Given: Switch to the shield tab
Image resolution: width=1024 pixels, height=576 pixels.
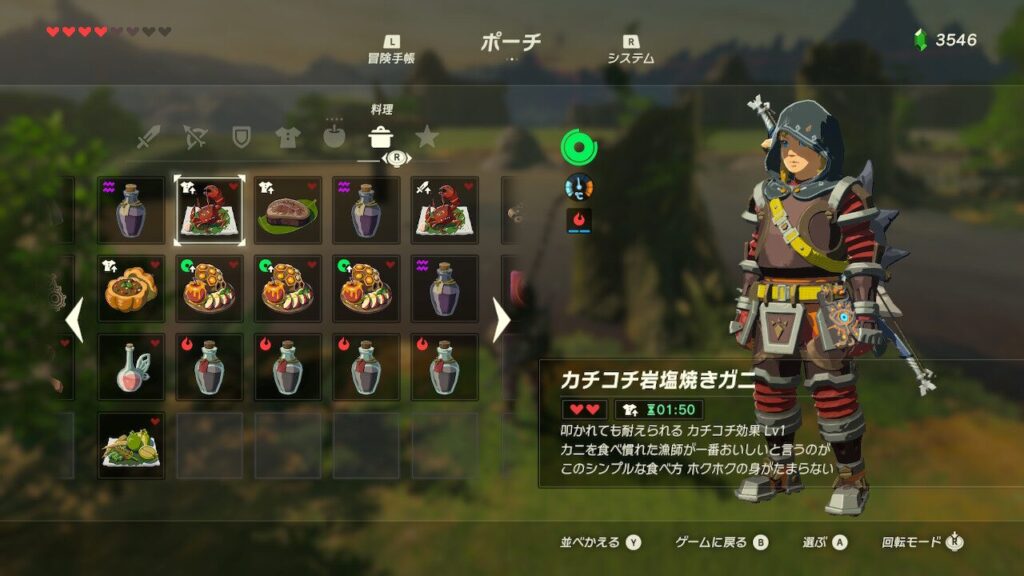Looking at the screenshot, I should pos(241,138).
